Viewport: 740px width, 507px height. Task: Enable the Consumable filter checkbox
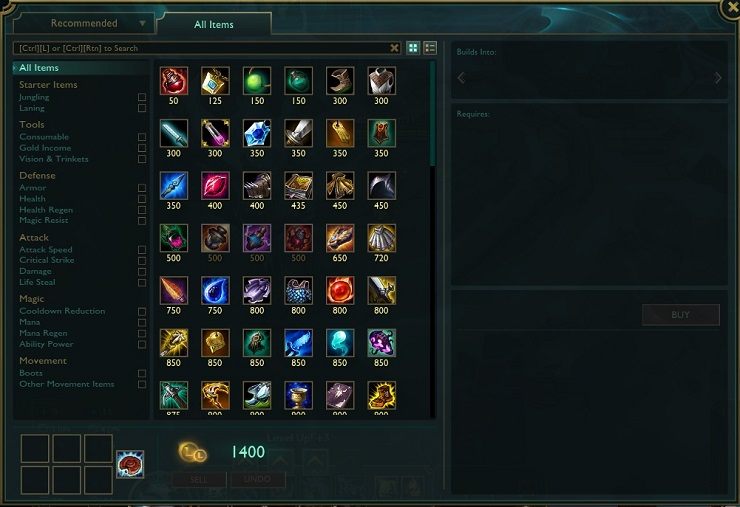pos(142,137)
